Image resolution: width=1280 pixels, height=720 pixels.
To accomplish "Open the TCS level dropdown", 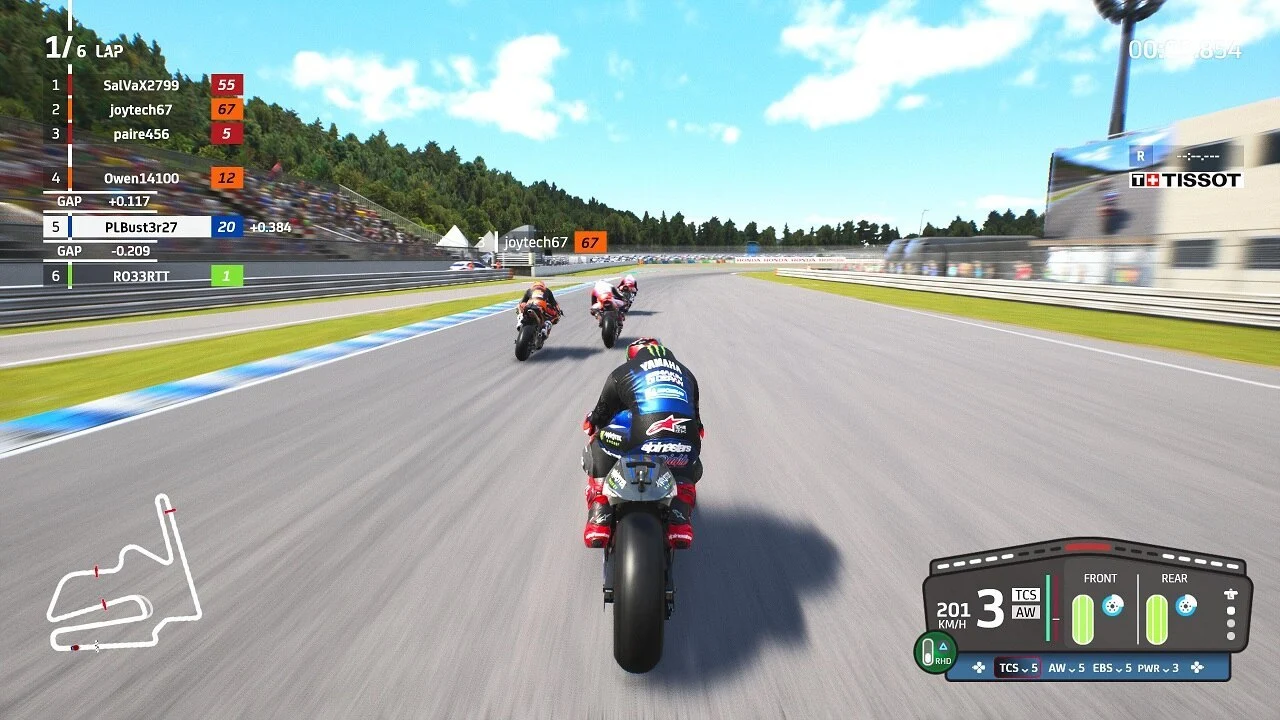I will (1018, 667).
